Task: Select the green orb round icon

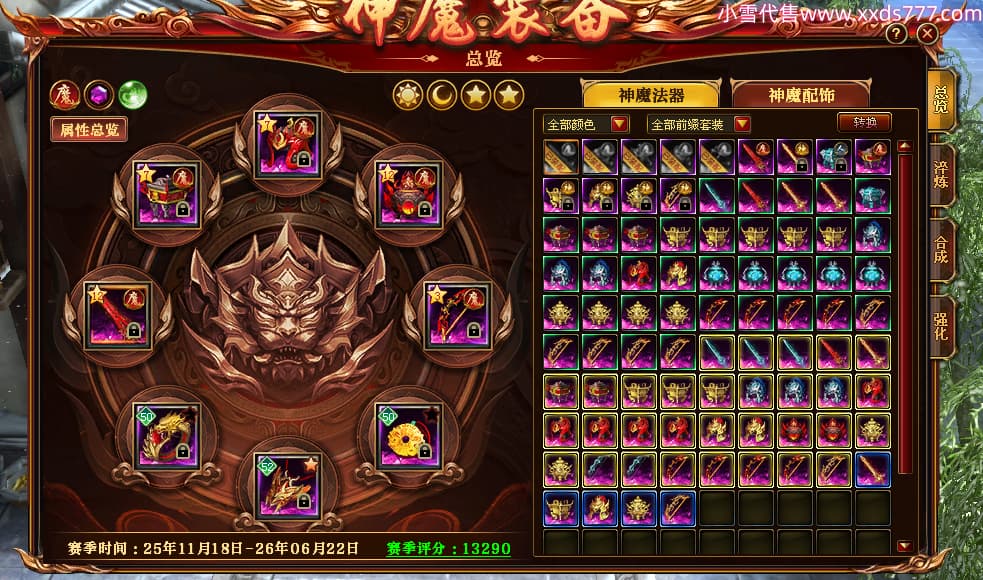Action: pos(132,95)
